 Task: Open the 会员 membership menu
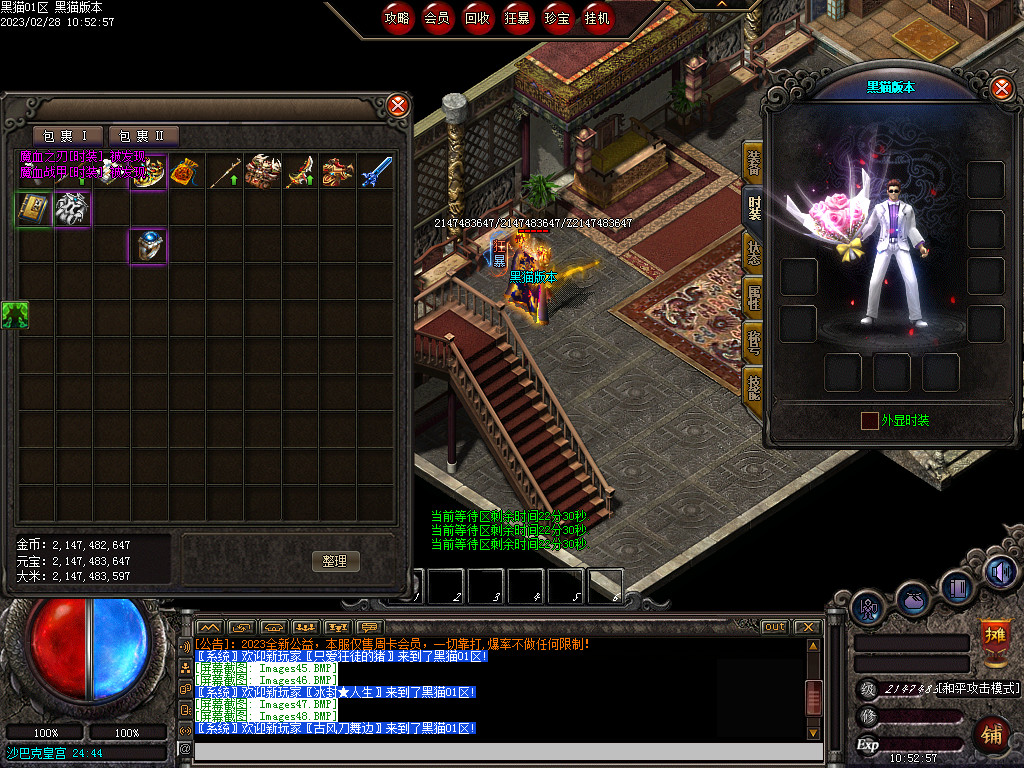(x=437, y=18)
